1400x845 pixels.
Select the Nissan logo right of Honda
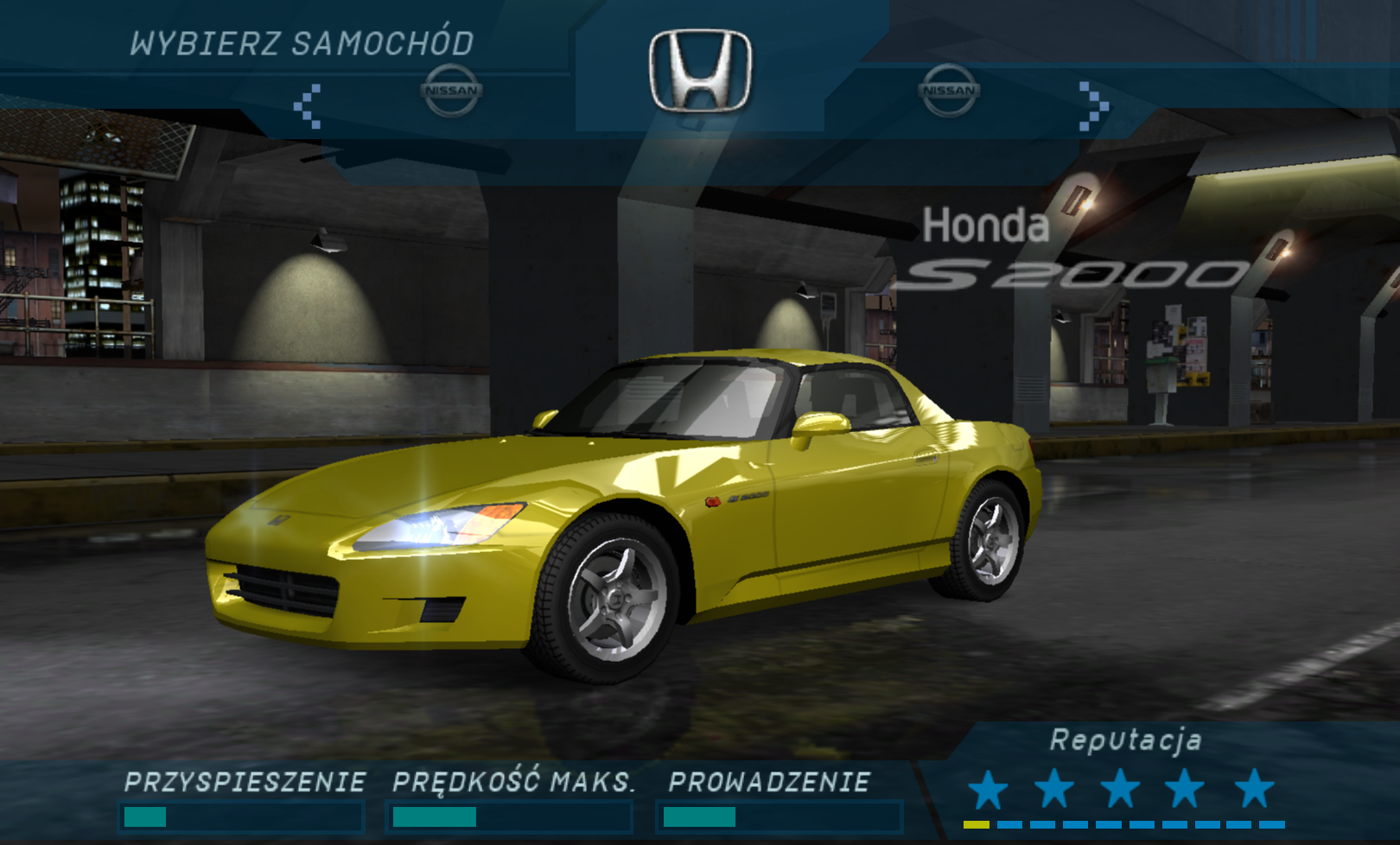(949, 90)
